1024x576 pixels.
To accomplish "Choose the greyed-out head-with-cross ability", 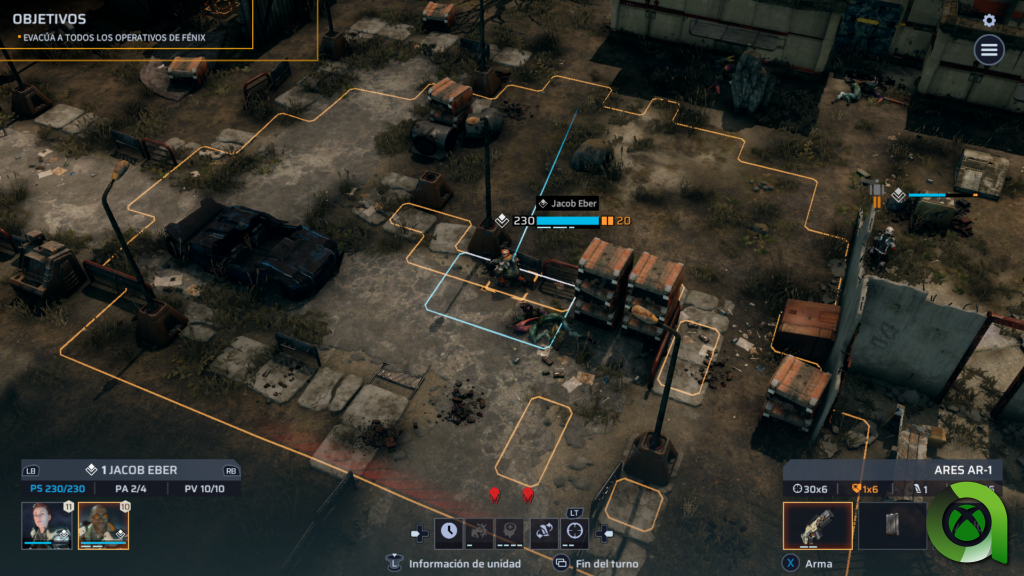I will (511, 531).
